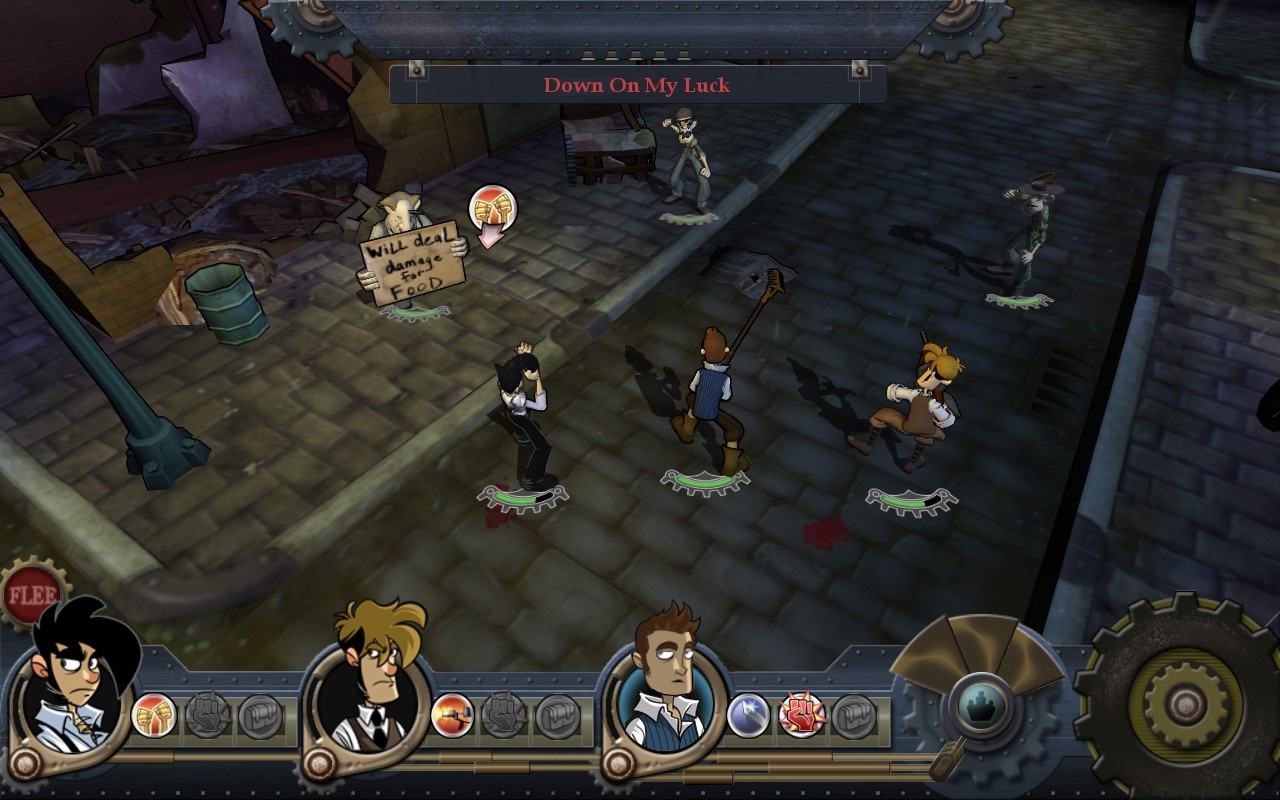Click Tycho's locked special fist ability
This screenshot has width=1280, height=800.
pyautogui.click(x=507, y=717)
